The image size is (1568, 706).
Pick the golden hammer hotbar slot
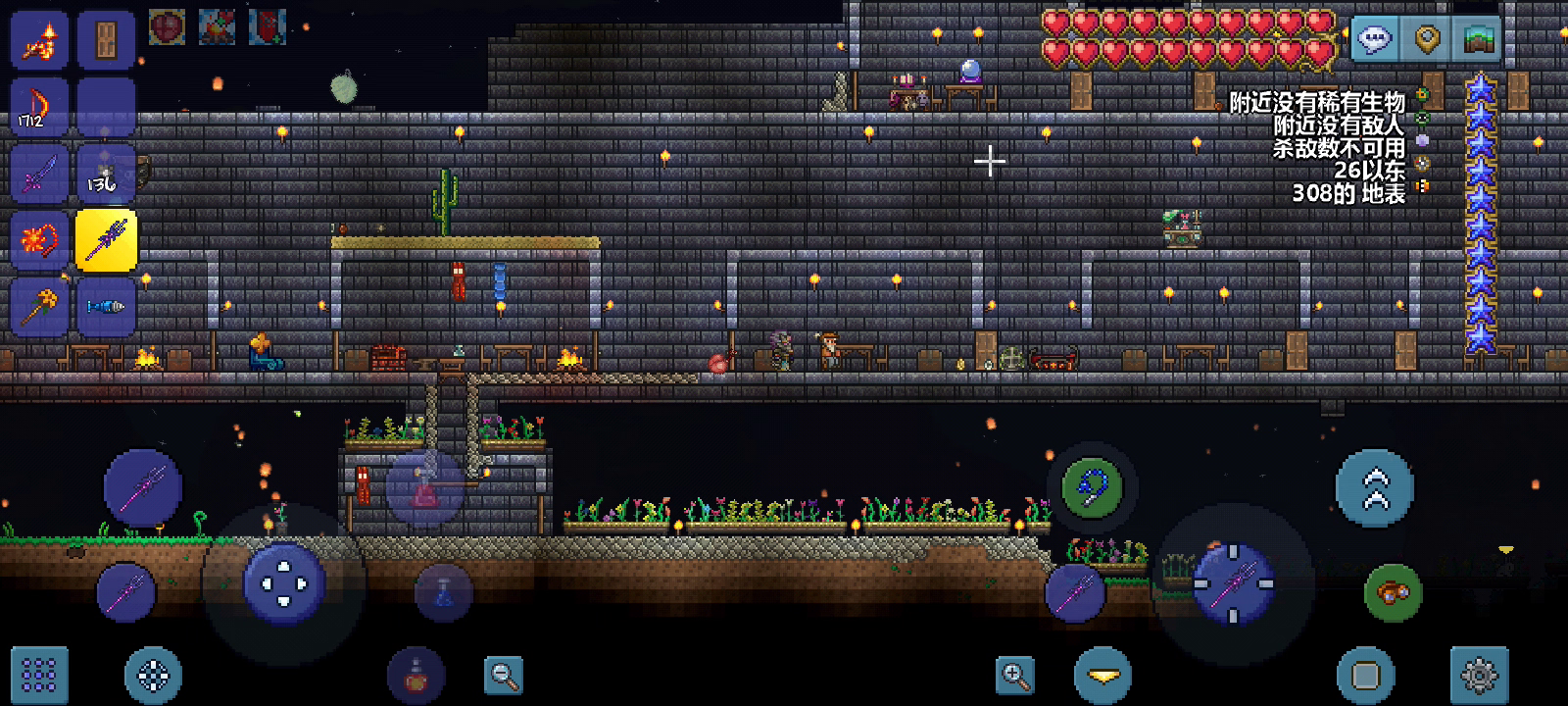coord(39,306)
